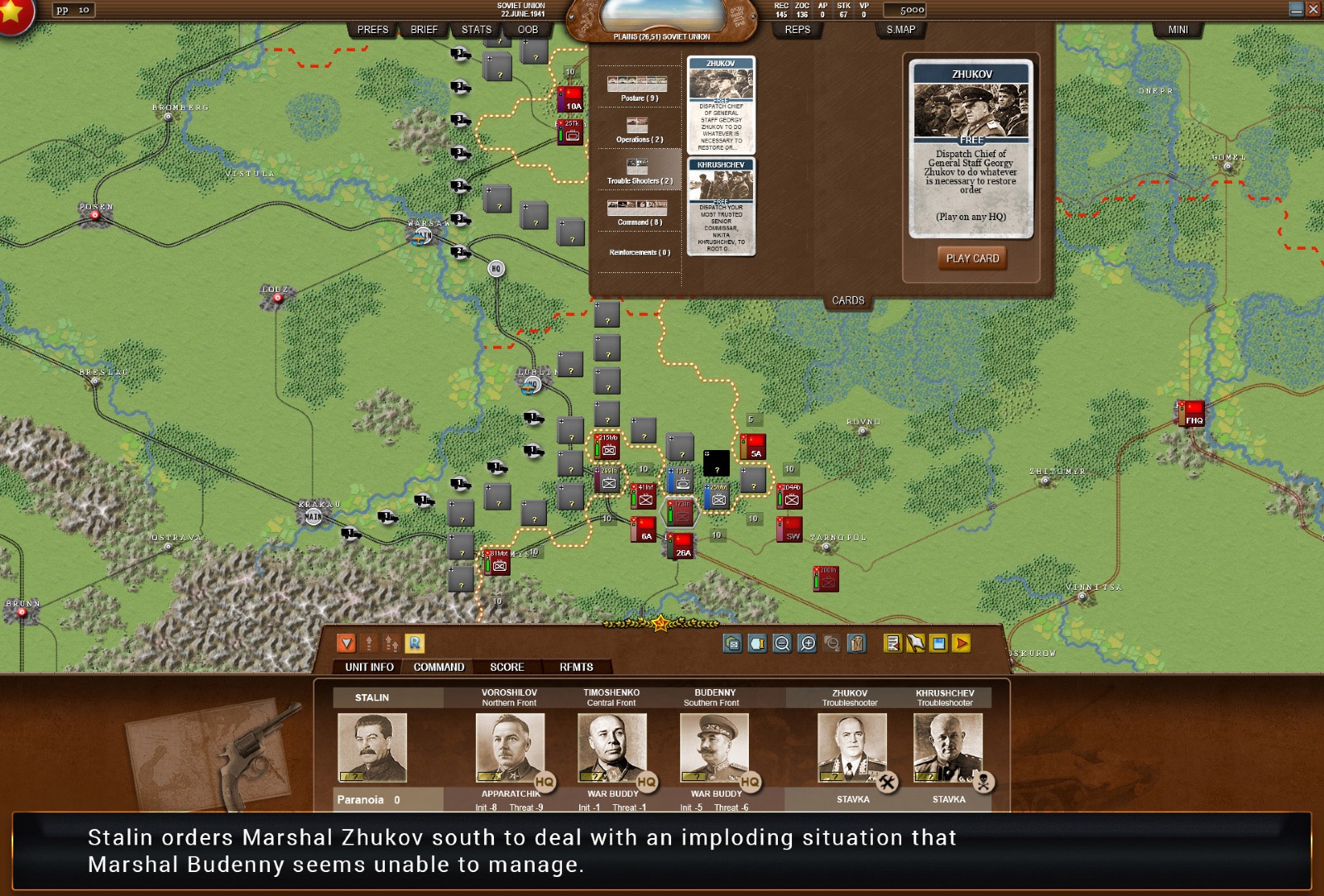This screenshot has width=1324, height=896.
Task: Switch to the UNIT INFO tab
Action: [369, 667]
